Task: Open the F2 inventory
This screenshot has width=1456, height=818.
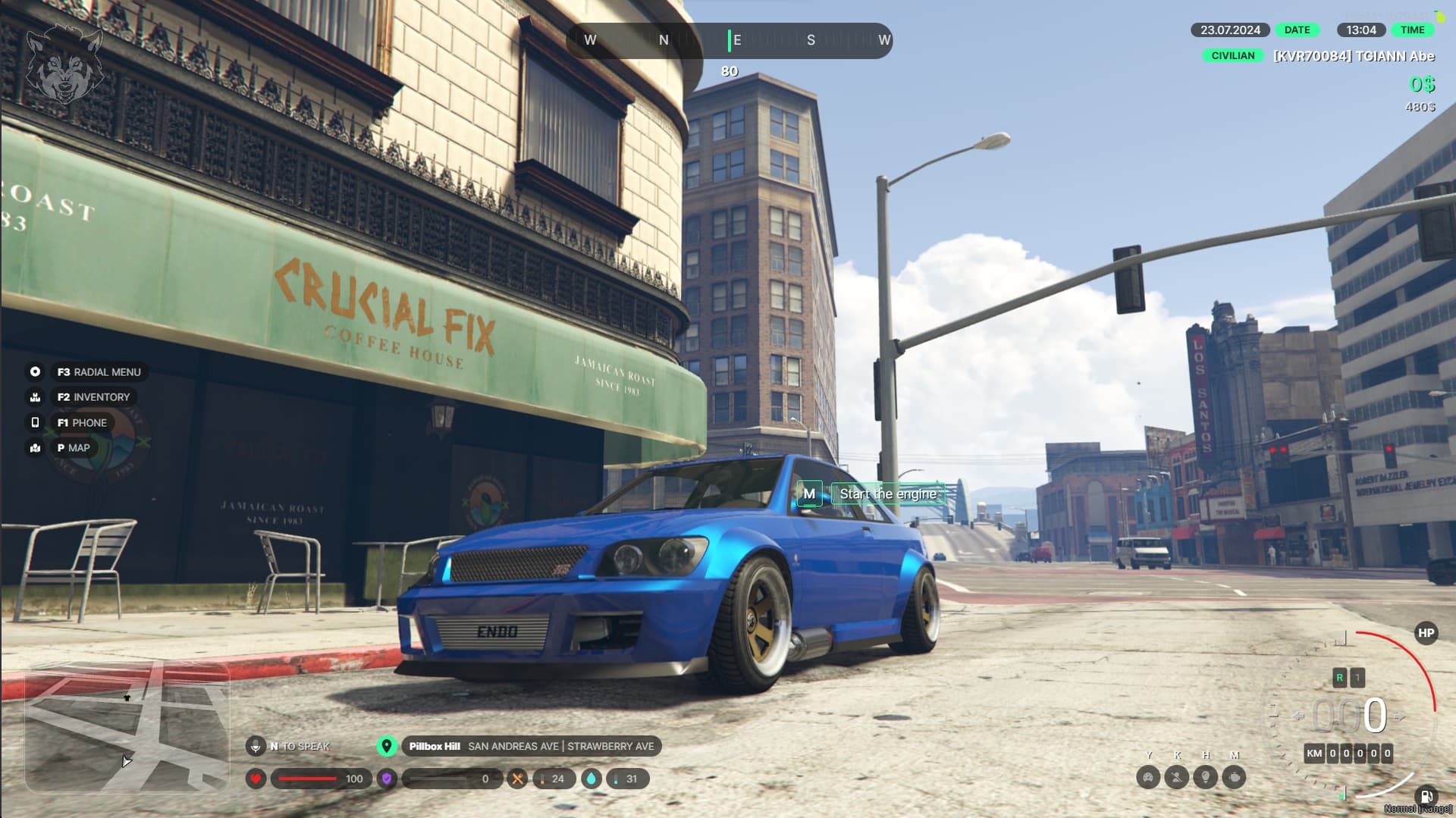Action: pos(93,396)
